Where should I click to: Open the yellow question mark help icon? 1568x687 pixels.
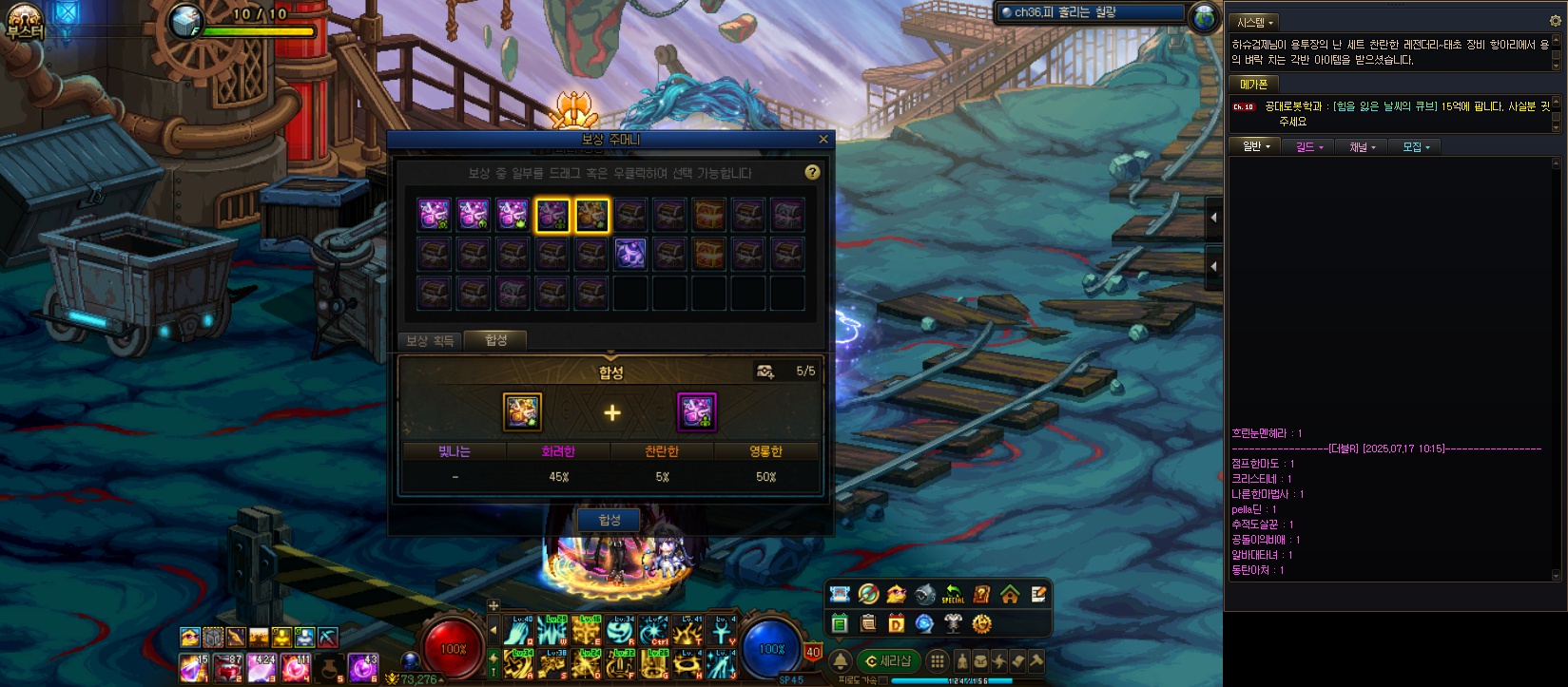pyautogui.click(x=812, y=172)
